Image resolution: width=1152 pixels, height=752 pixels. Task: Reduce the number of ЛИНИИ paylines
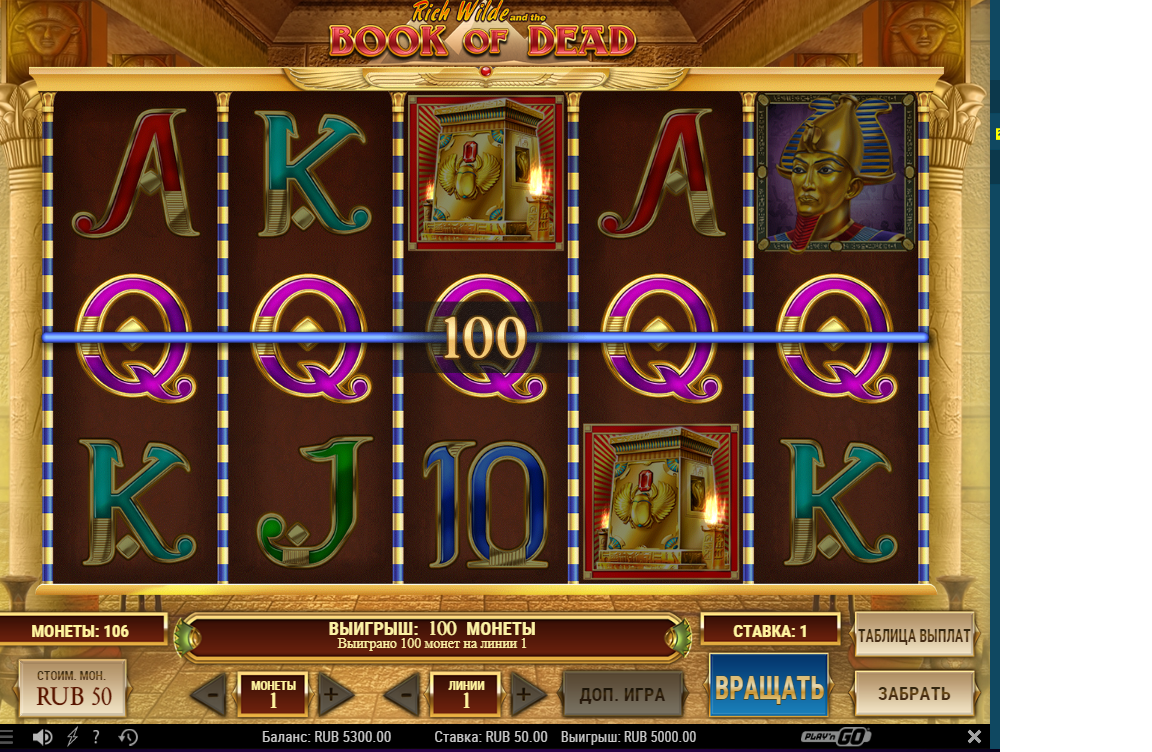[402, 694]
